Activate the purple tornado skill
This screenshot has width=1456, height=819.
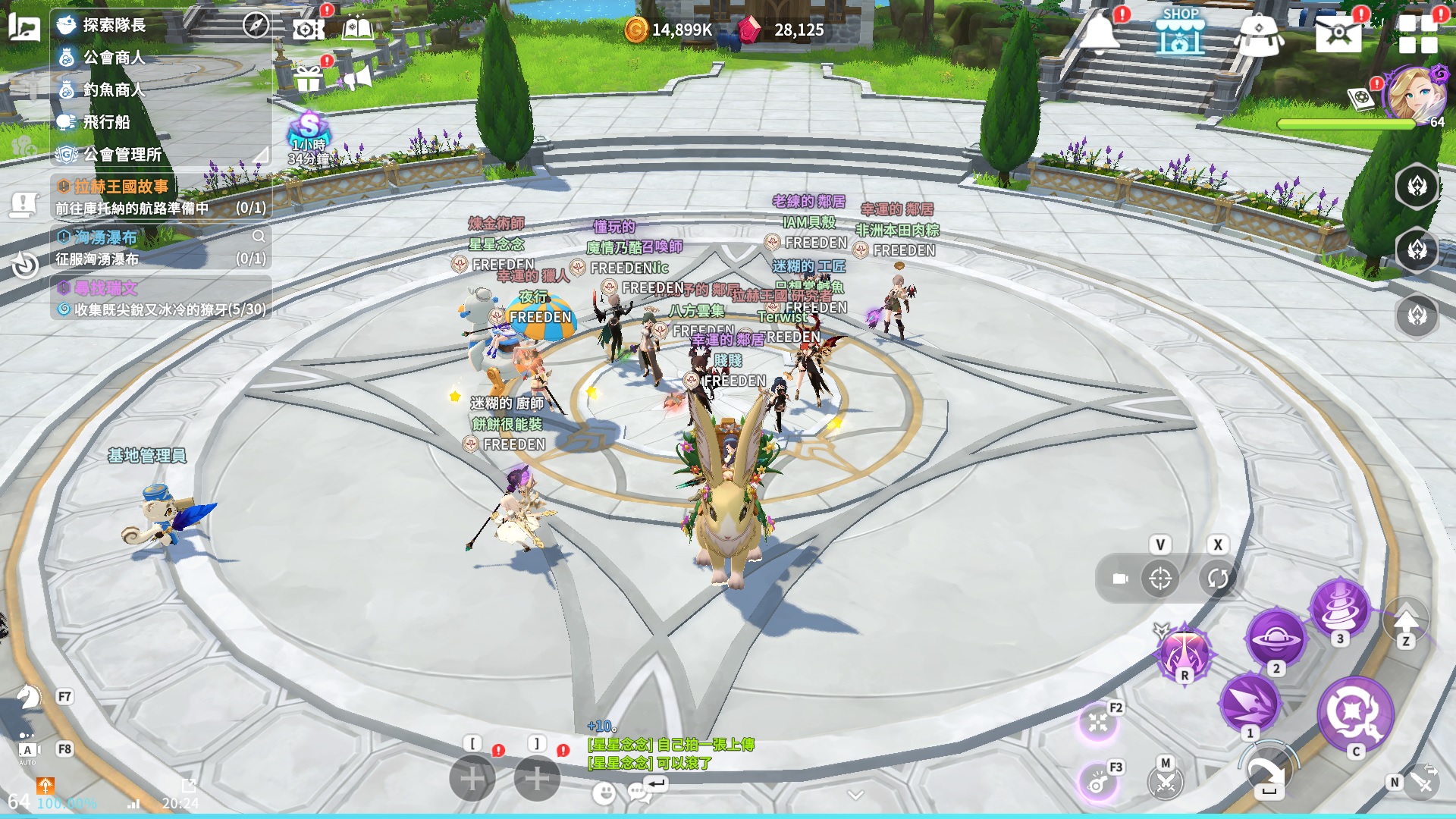coord(1340,607)
